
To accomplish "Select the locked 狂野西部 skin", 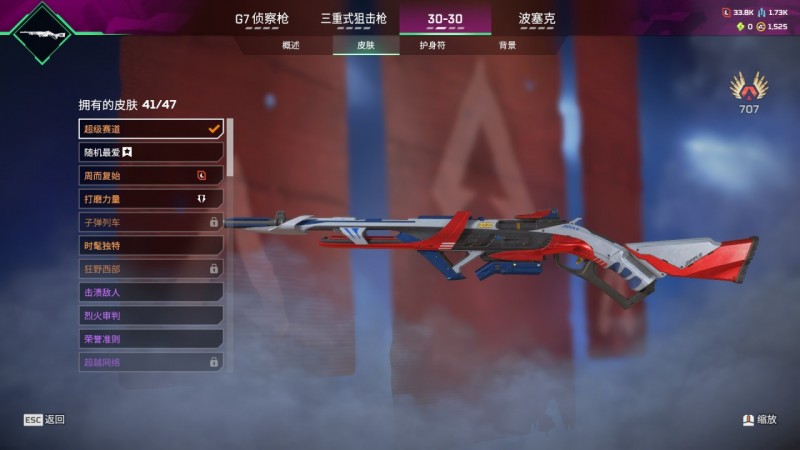I will tap(150, 269).
